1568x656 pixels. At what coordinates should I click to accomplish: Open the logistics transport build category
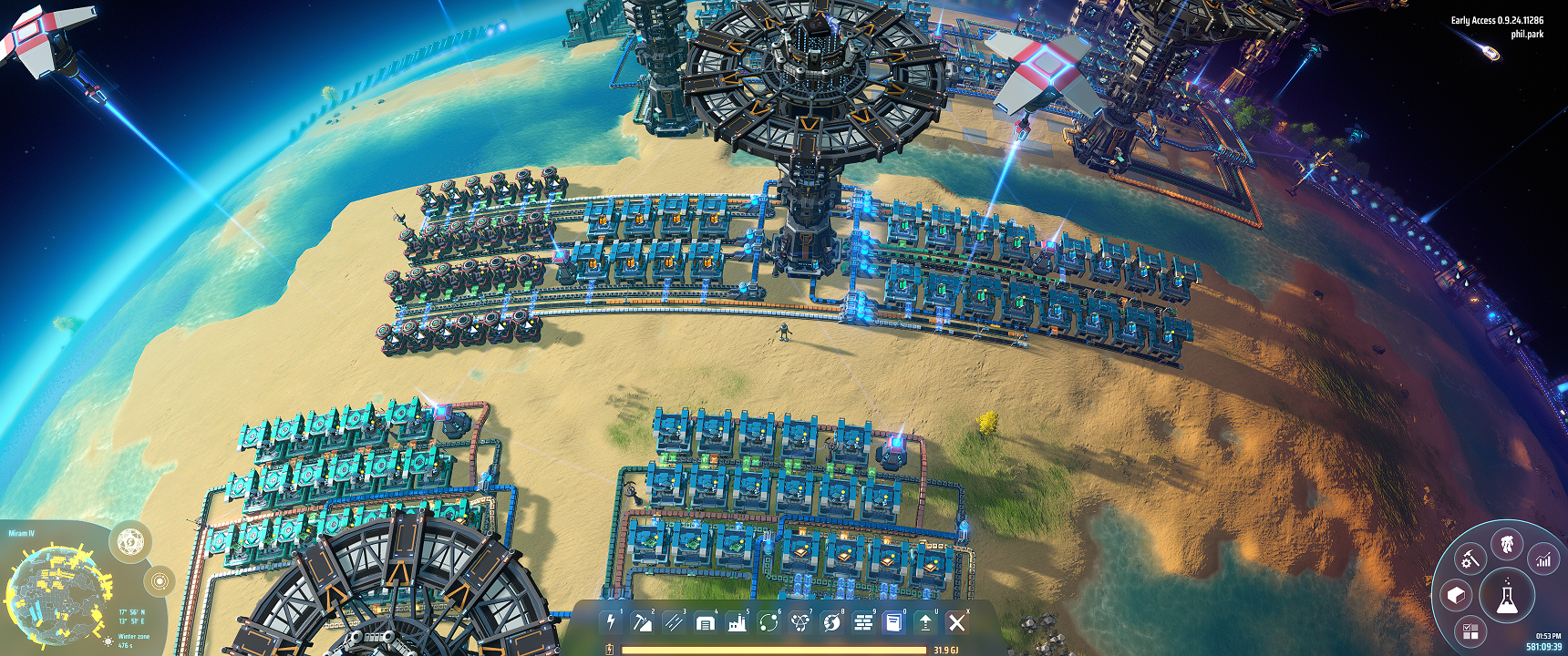769,622
